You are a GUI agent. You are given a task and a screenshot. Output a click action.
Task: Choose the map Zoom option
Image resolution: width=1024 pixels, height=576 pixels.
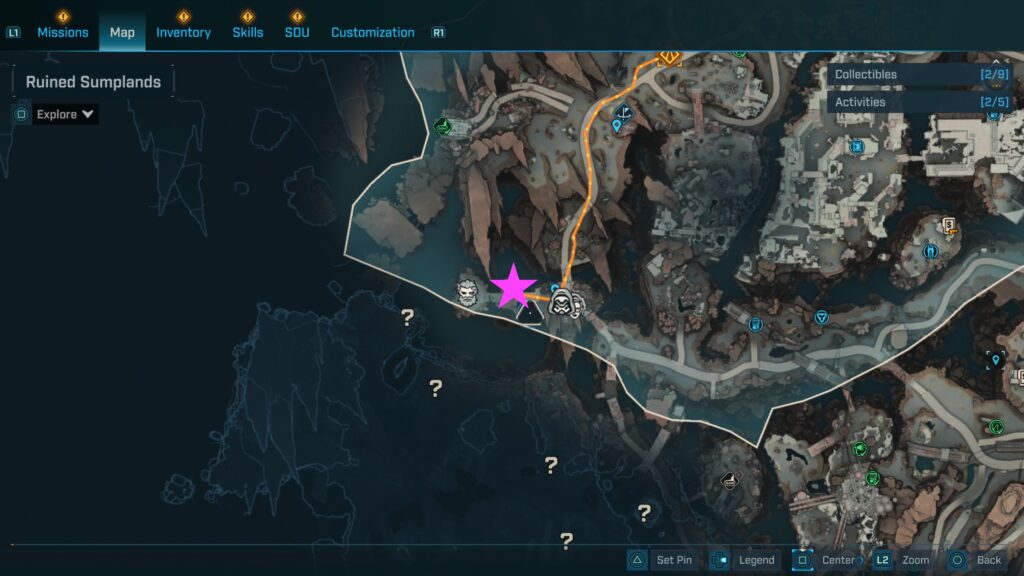pos(903,560)
